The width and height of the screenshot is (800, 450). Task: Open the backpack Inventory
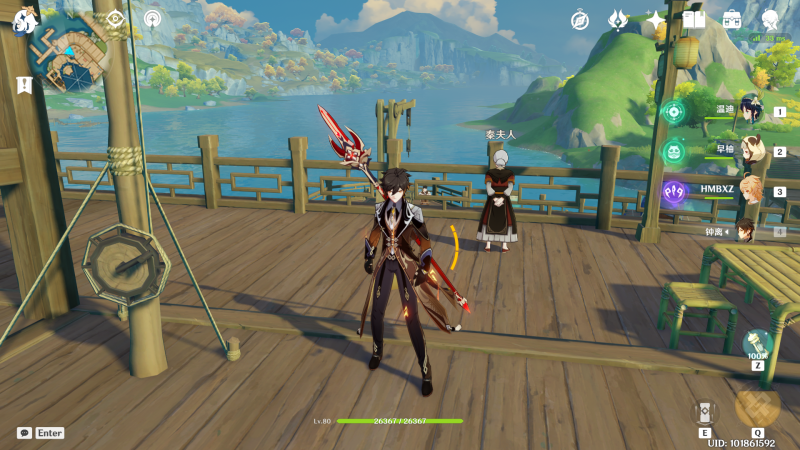[x=732, y=19]
